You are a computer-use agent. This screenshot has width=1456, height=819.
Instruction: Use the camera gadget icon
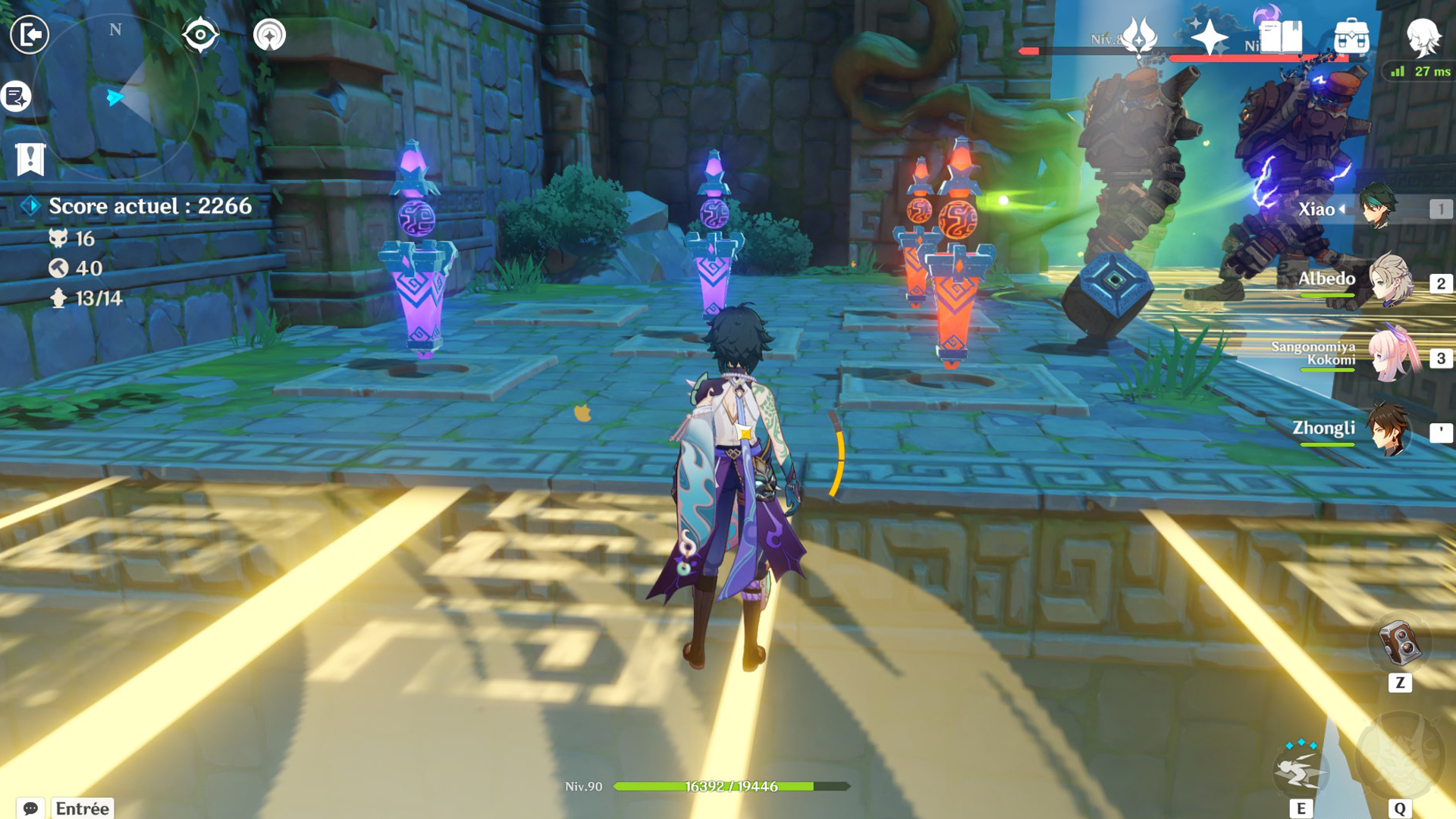[1399, 645]
